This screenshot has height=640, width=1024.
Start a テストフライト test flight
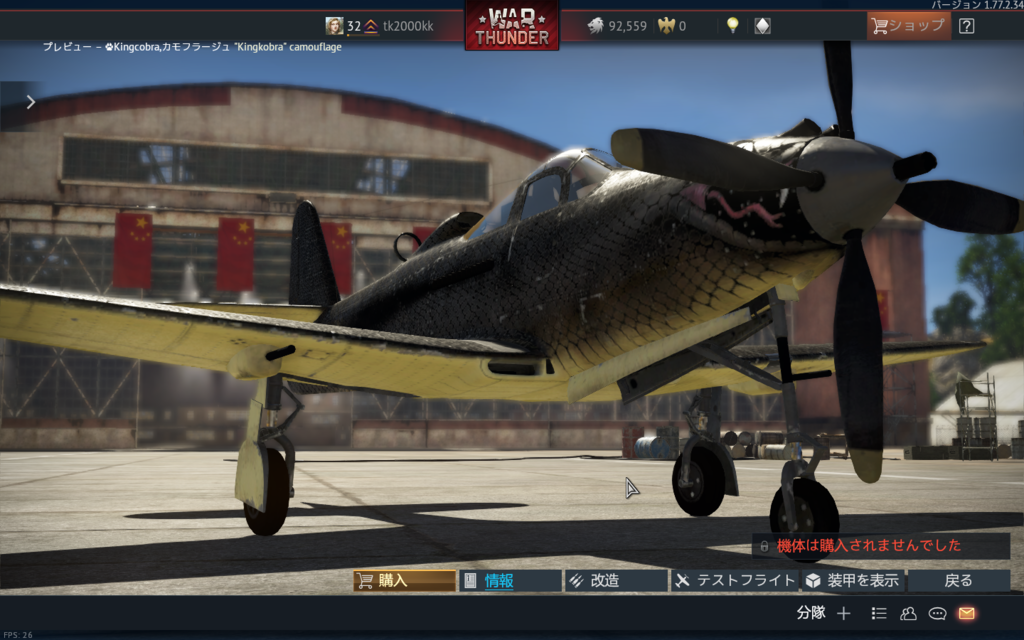click(x=734, y=581)
